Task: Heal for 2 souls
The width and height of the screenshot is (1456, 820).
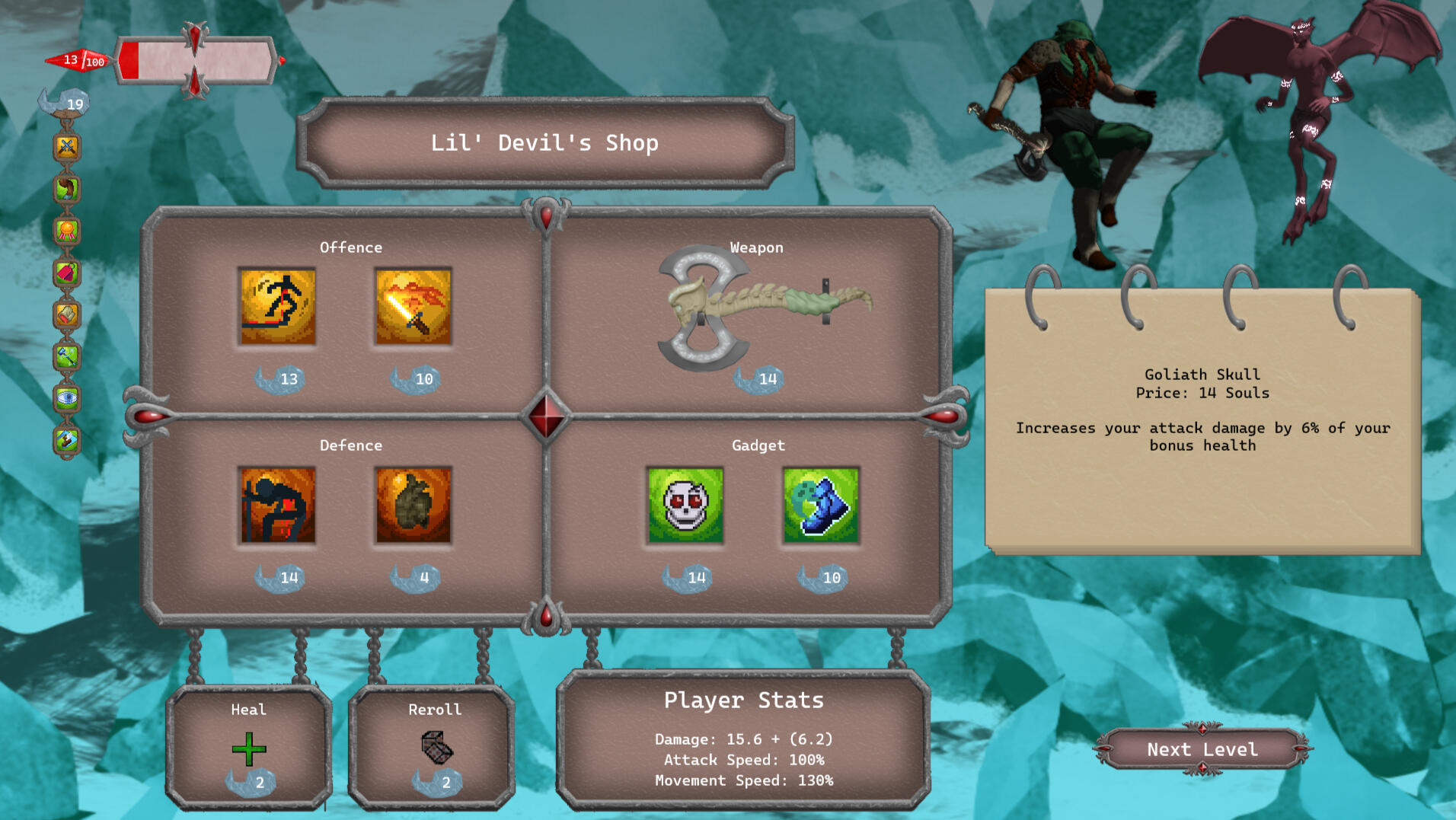Action: point(249,749)
